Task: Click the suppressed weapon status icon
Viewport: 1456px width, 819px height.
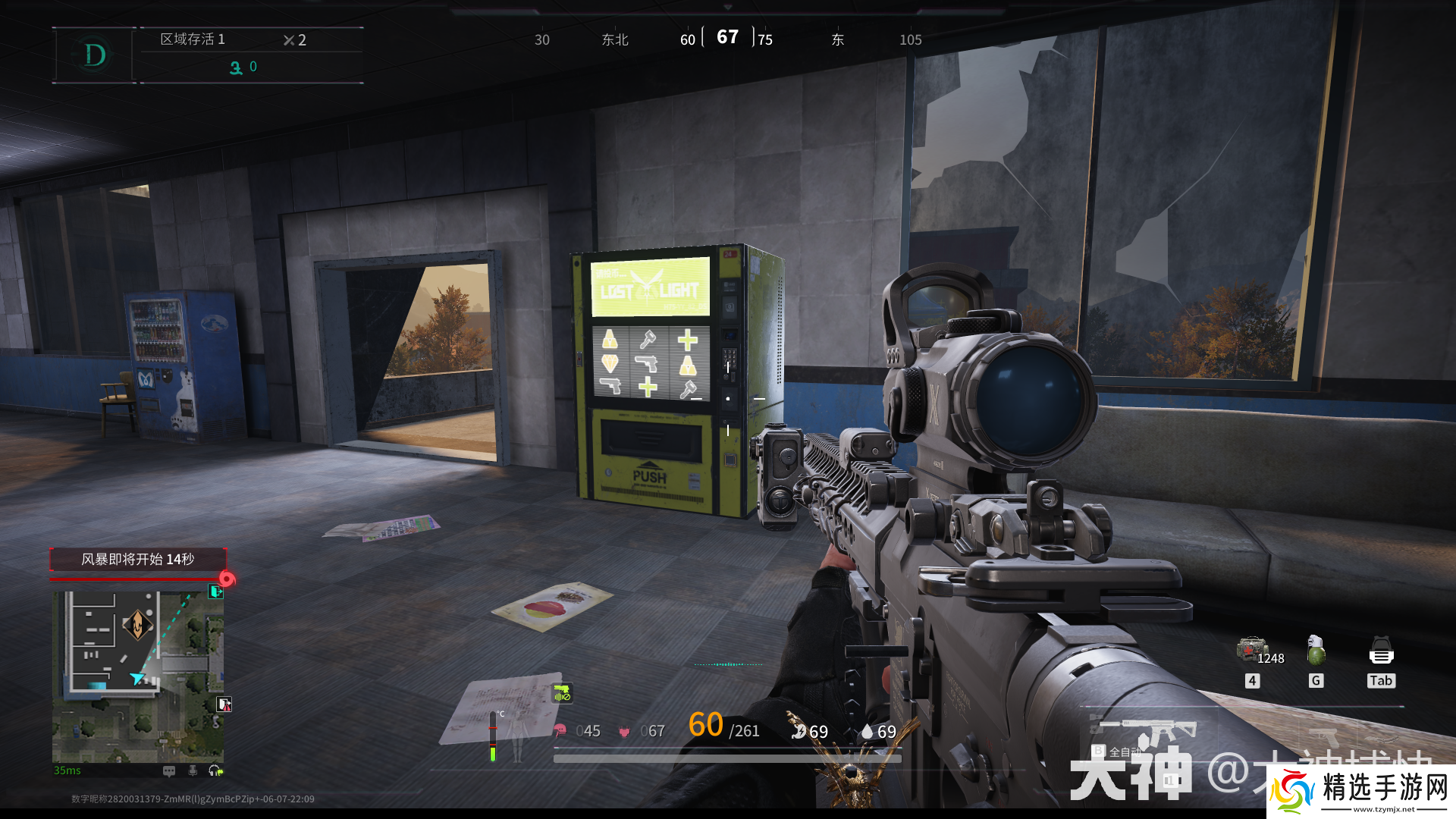Action: pyautogui.click(x=562, y=692)
